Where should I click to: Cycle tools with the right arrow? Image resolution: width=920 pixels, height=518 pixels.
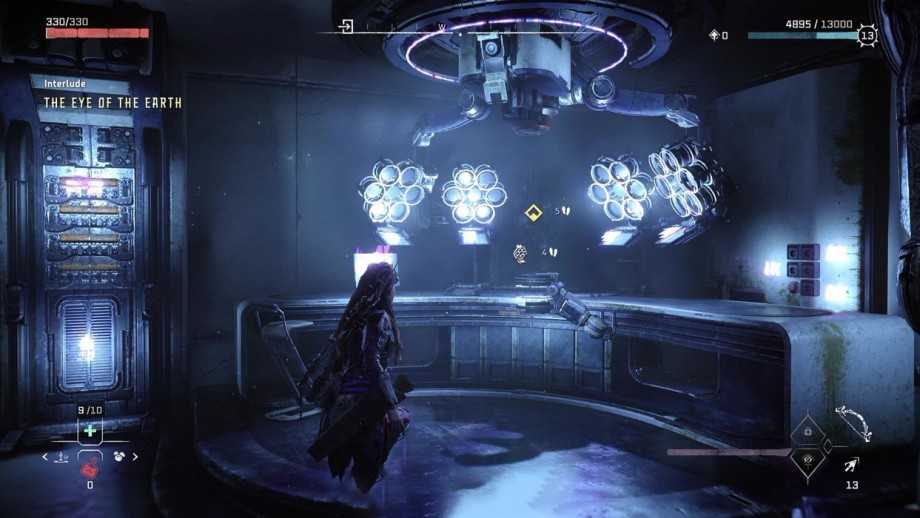click(x=135, y=457)
